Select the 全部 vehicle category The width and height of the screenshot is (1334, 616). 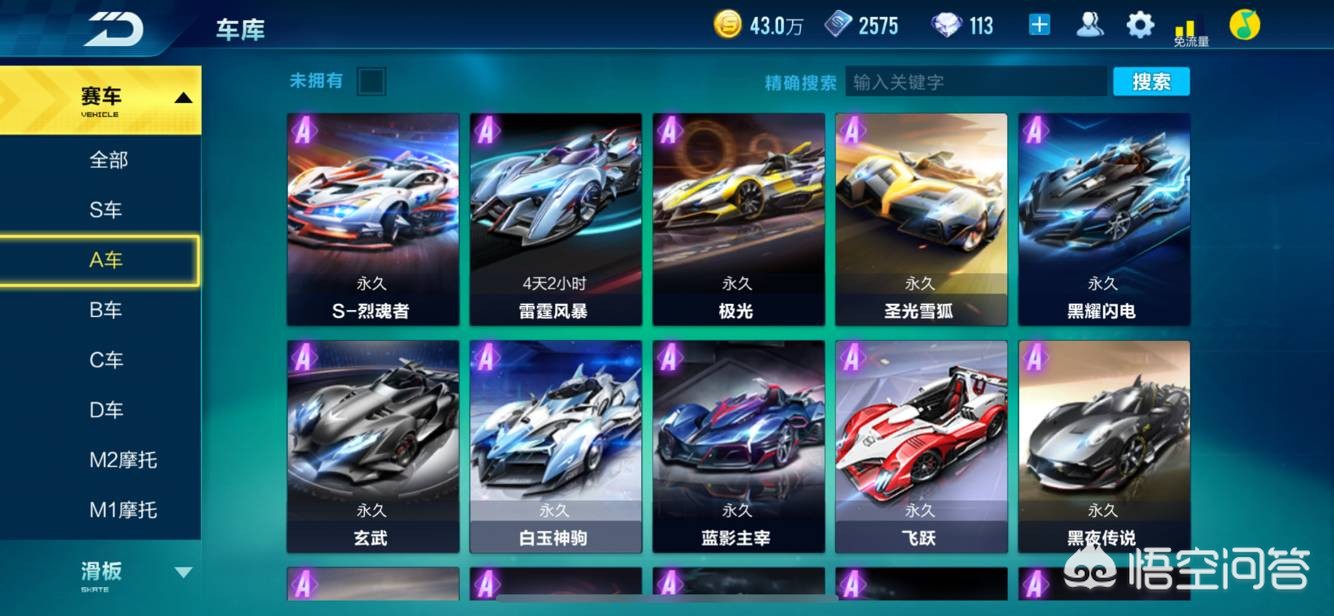[108, 160]
